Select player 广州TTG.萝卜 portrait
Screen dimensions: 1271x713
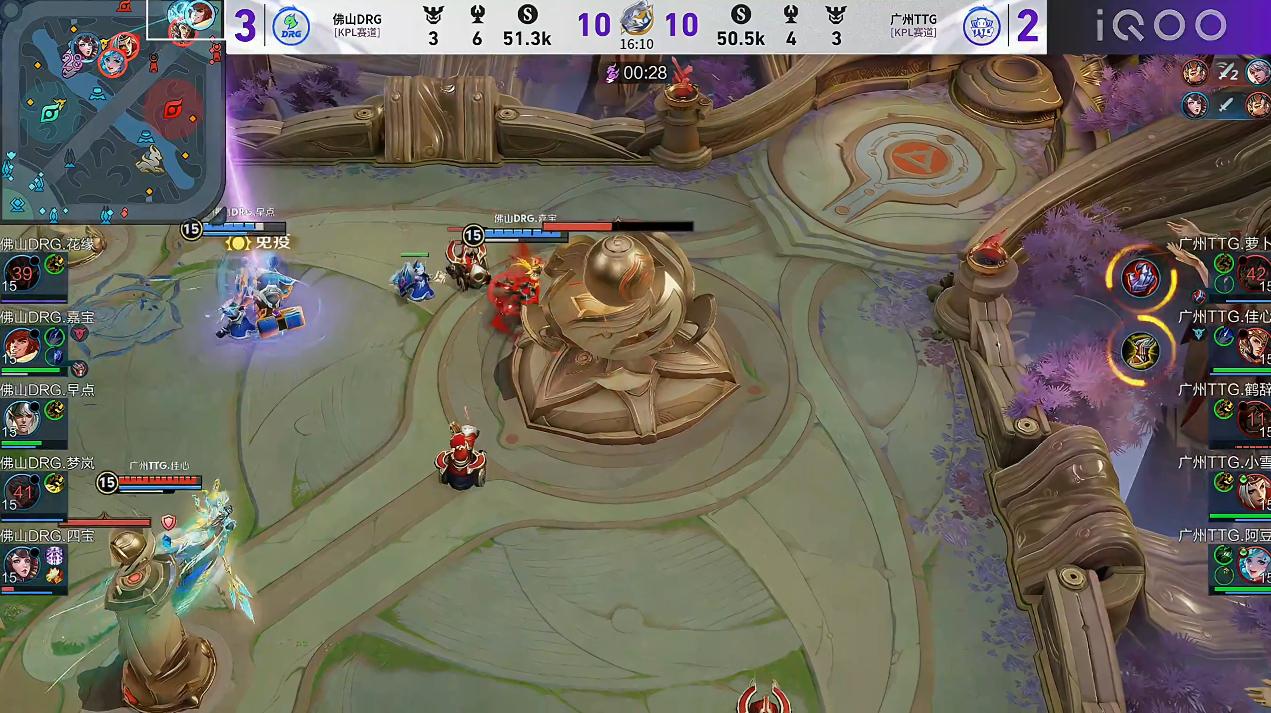click(x=1254, y=273)
